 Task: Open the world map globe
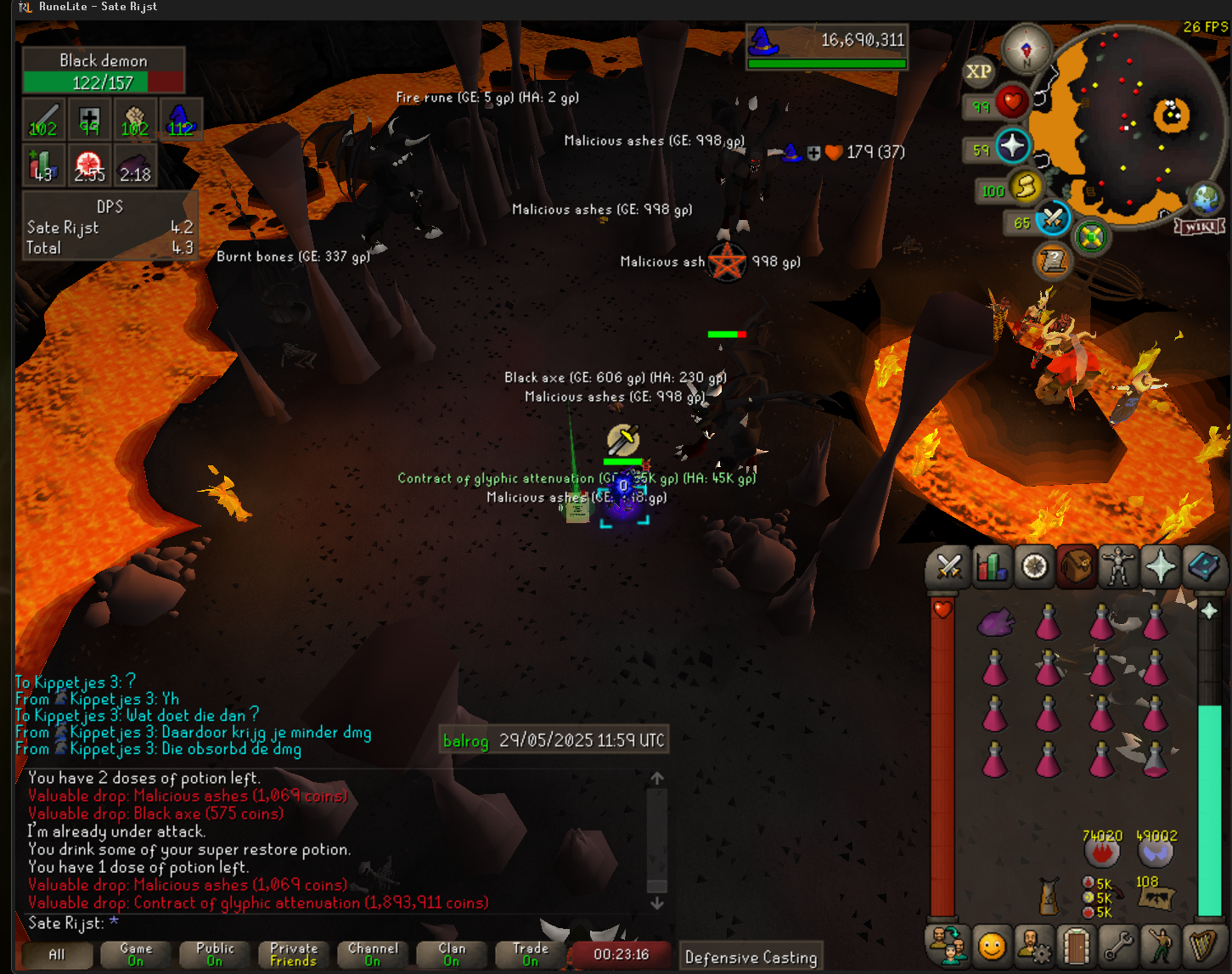[x=1205, y=200]
